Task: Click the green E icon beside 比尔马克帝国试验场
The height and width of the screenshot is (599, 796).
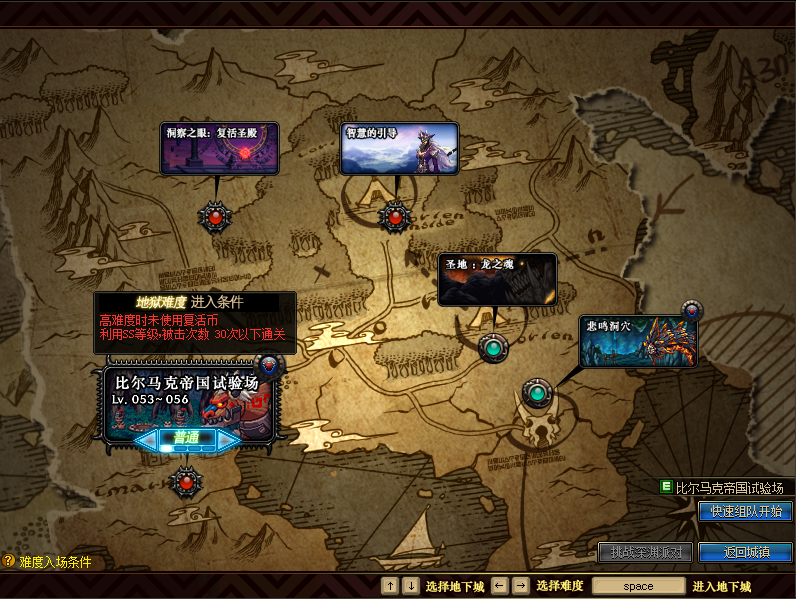Action: [x=666, y=487]
